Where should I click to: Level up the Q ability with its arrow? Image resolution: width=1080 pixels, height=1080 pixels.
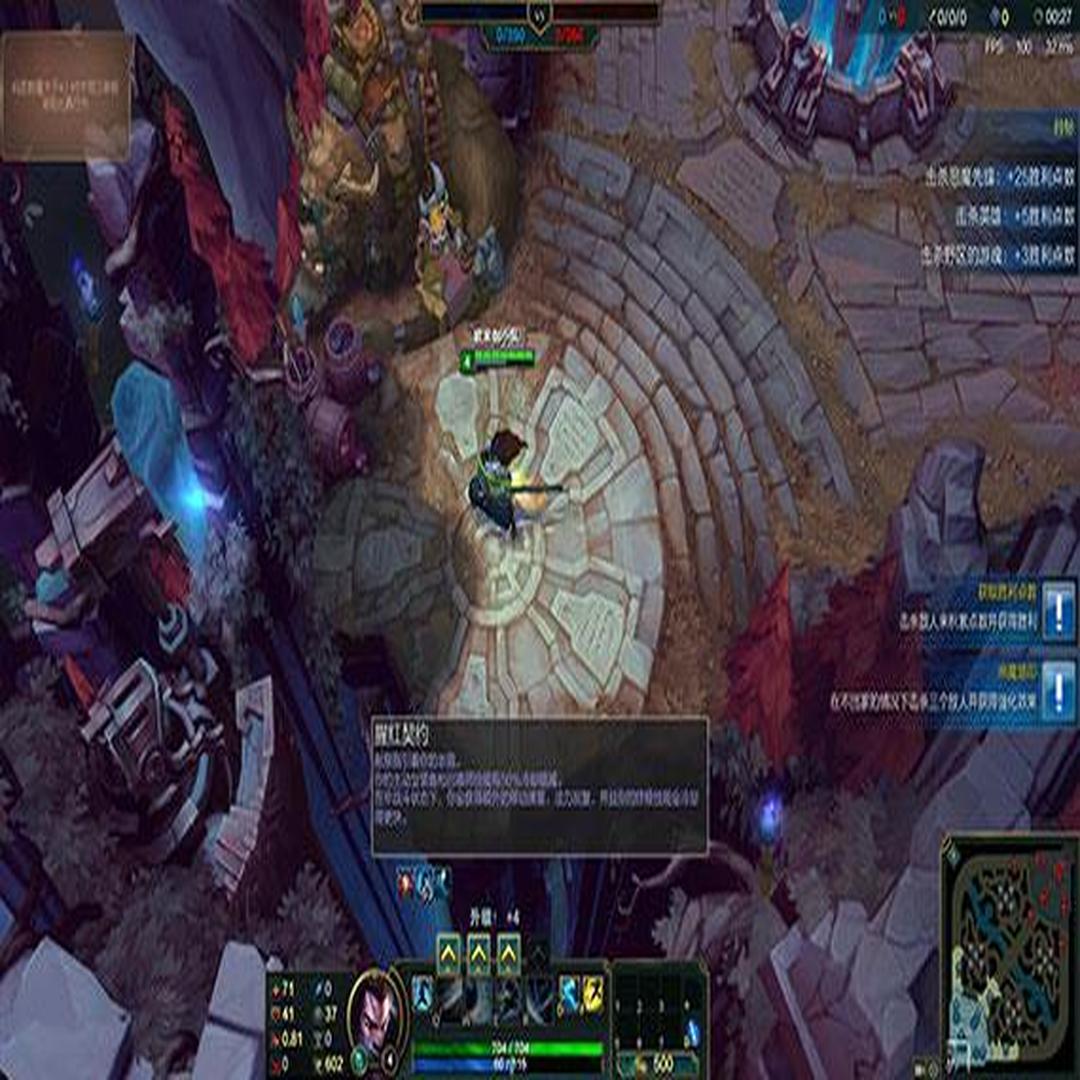point(449,954)
